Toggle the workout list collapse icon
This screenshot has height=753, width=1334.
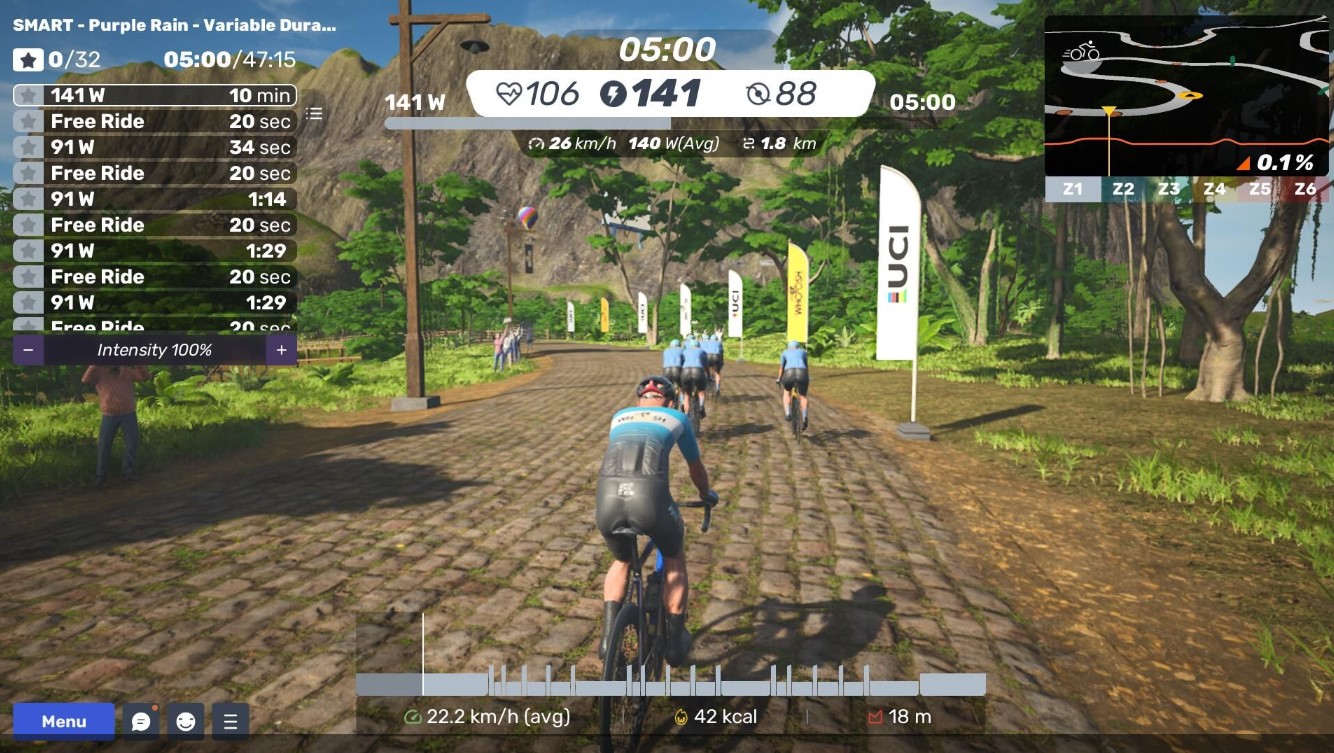314,114
